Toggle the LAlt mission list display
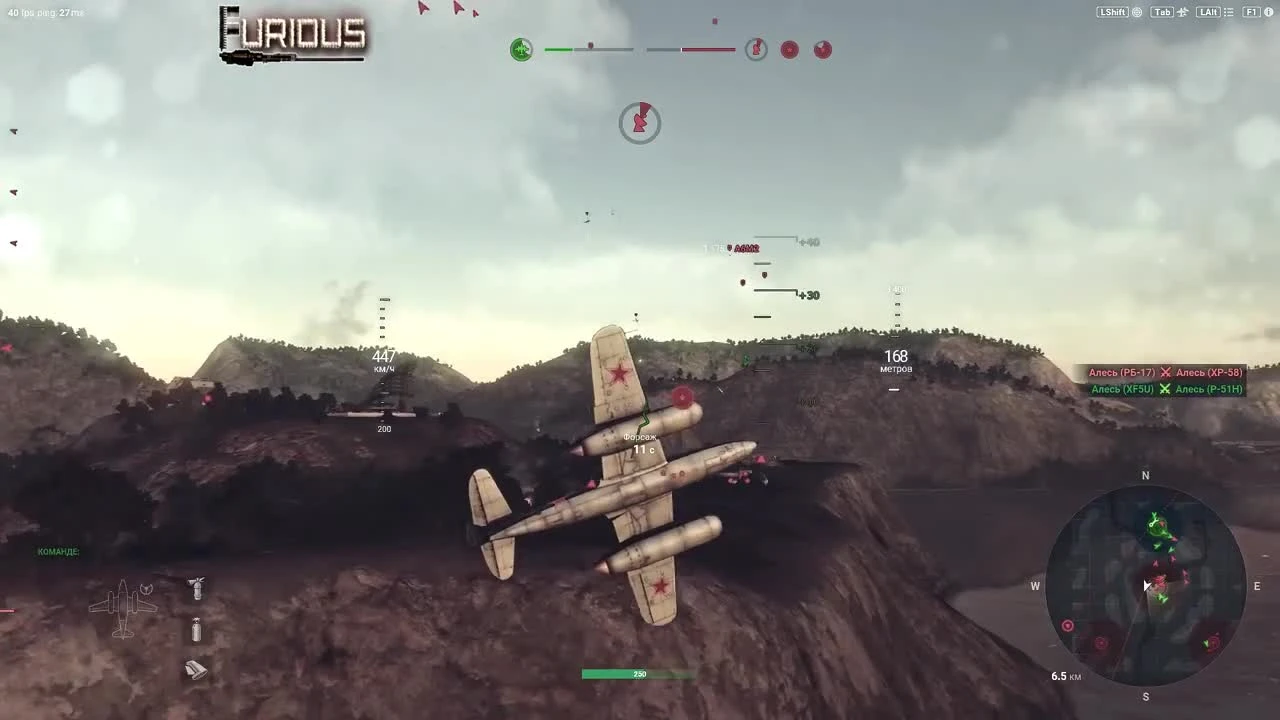1280x720 pixels. pyautogui.click(x=1208, y=12)
